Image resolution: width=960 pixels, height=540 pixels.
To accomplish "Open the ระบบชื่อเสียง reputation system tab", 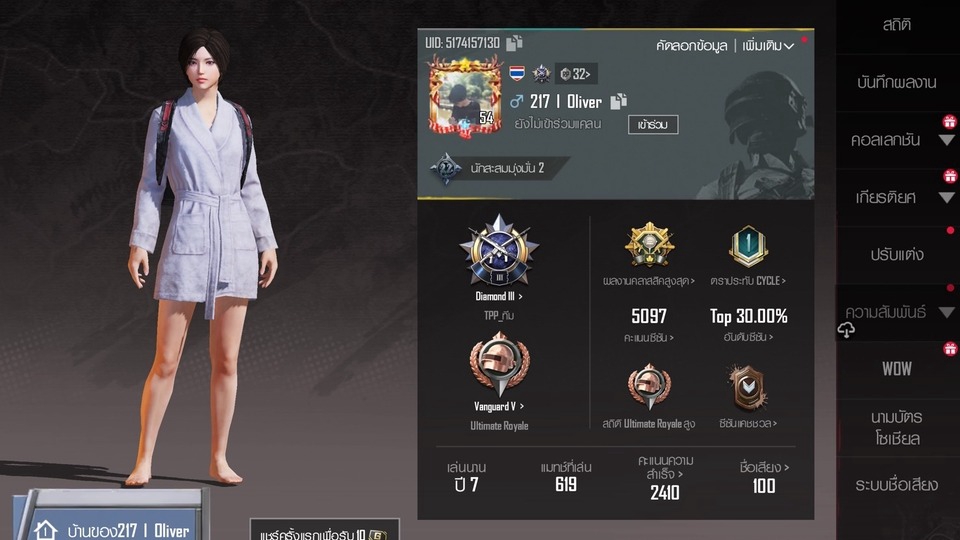I will tap(896, 485).
